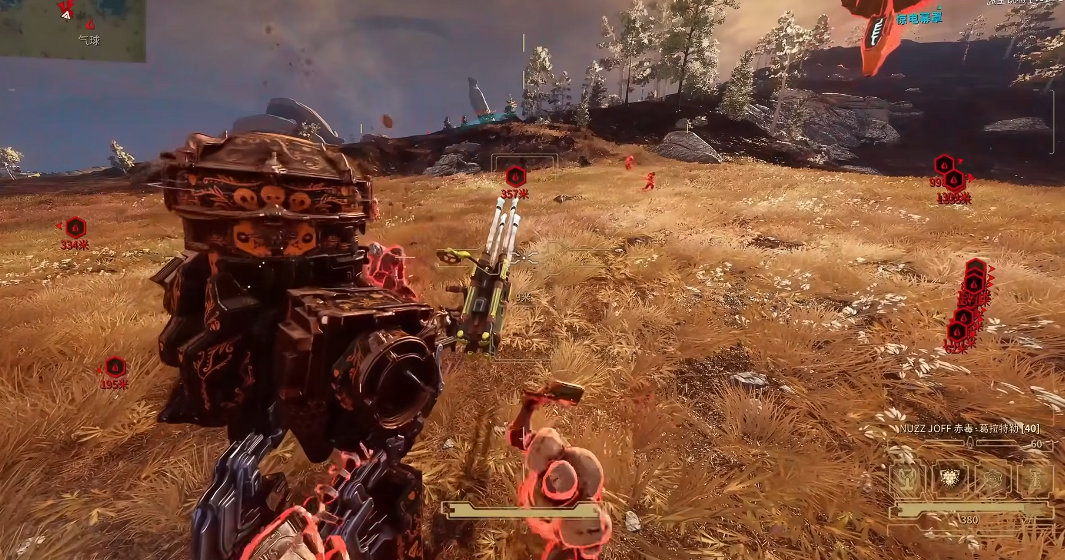Open the minimap in the corner
This screenshot has width=1065, height=560.
tap(72, 30)
